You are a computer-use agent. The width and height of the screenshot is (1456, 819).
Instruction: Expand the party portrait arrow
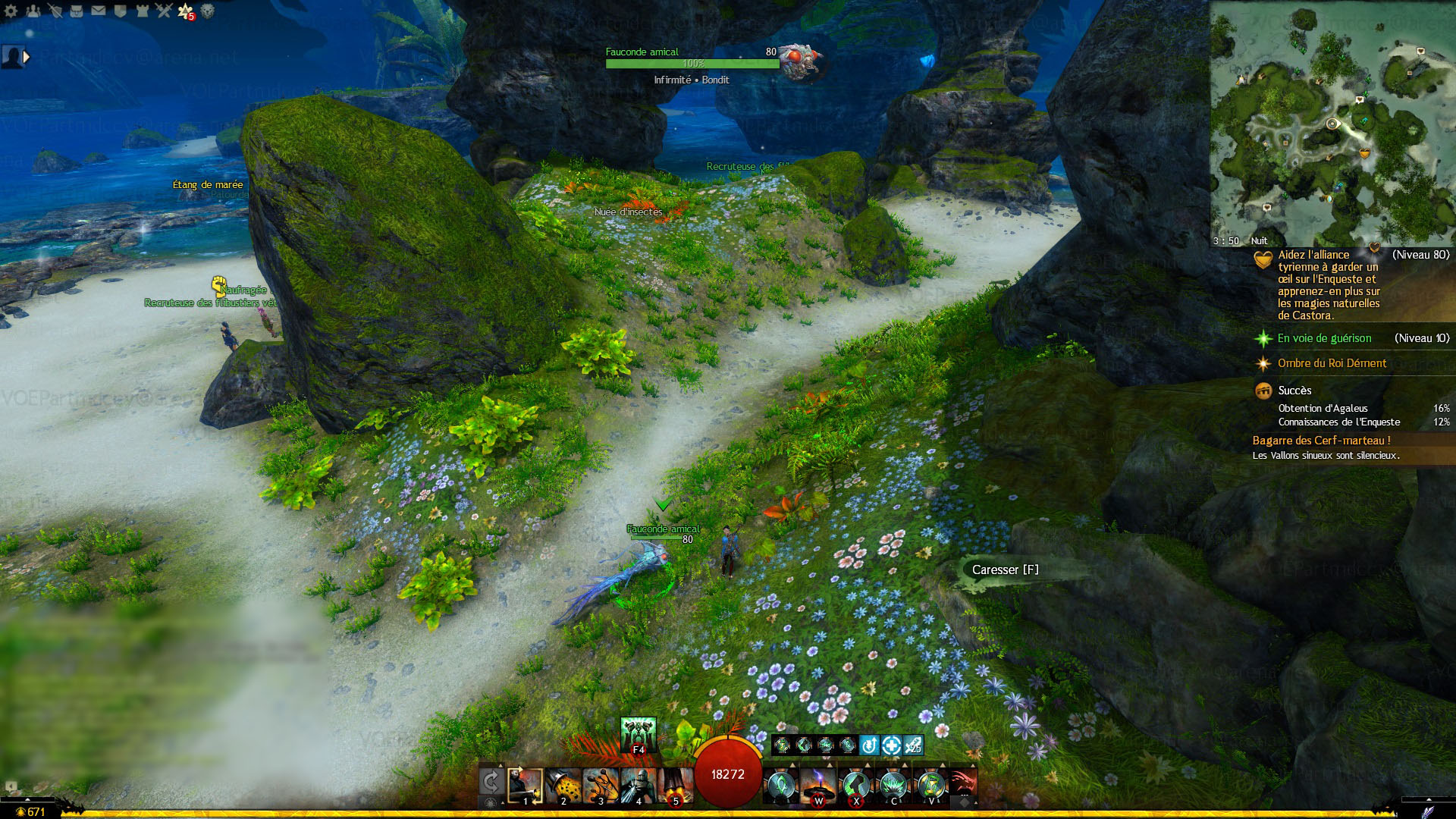[x=27, y=56]
